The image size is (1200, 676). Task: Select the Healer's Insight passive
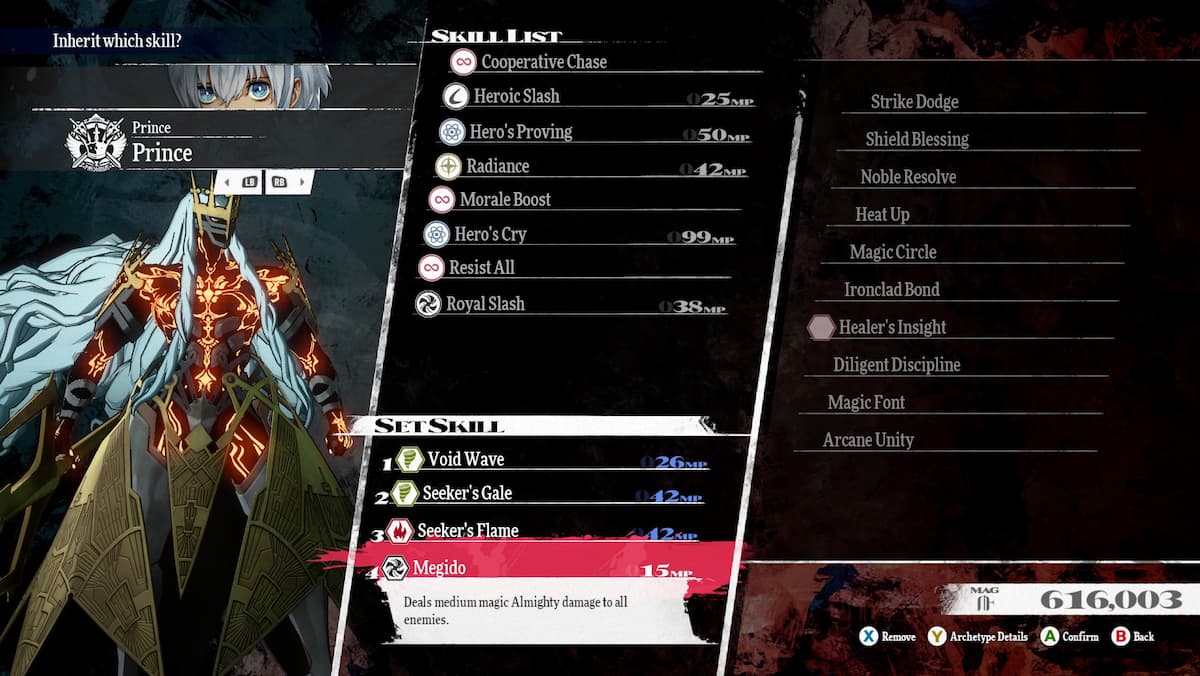point(892,328)
